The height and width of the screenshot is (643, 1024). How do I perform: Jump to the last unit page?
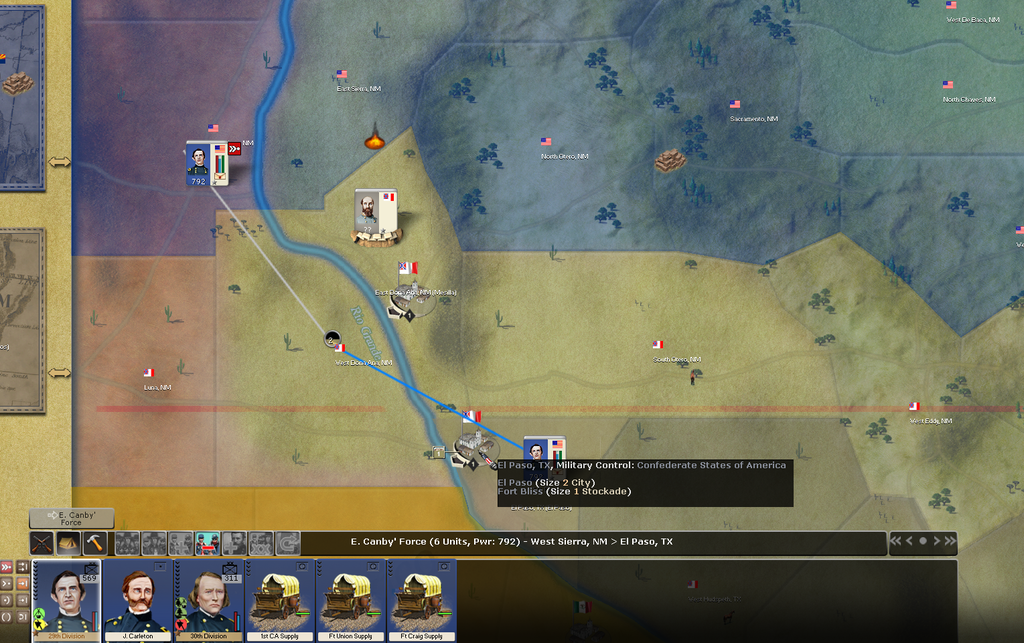click(x=950, y=541)
